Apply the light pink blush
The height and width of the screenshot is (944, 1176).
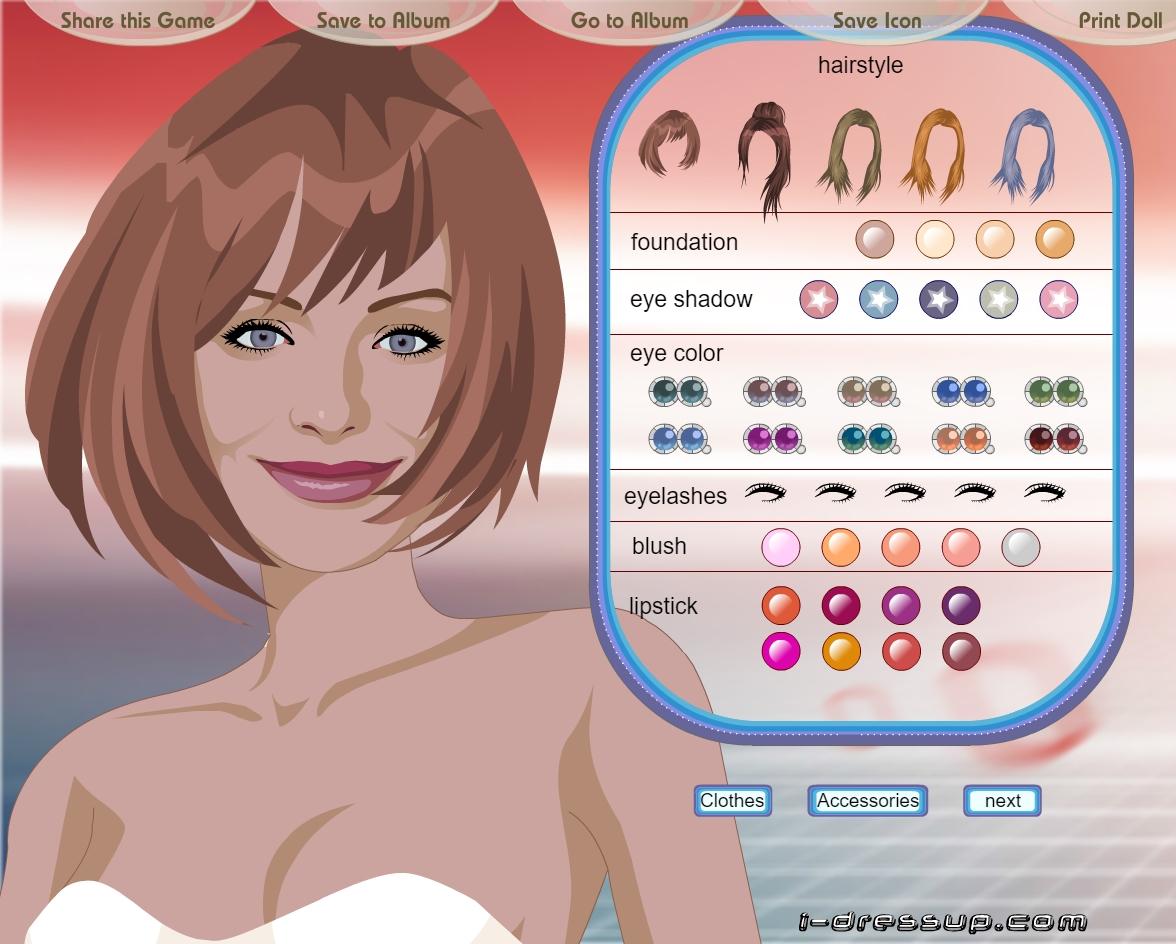[x=781, y=547]
